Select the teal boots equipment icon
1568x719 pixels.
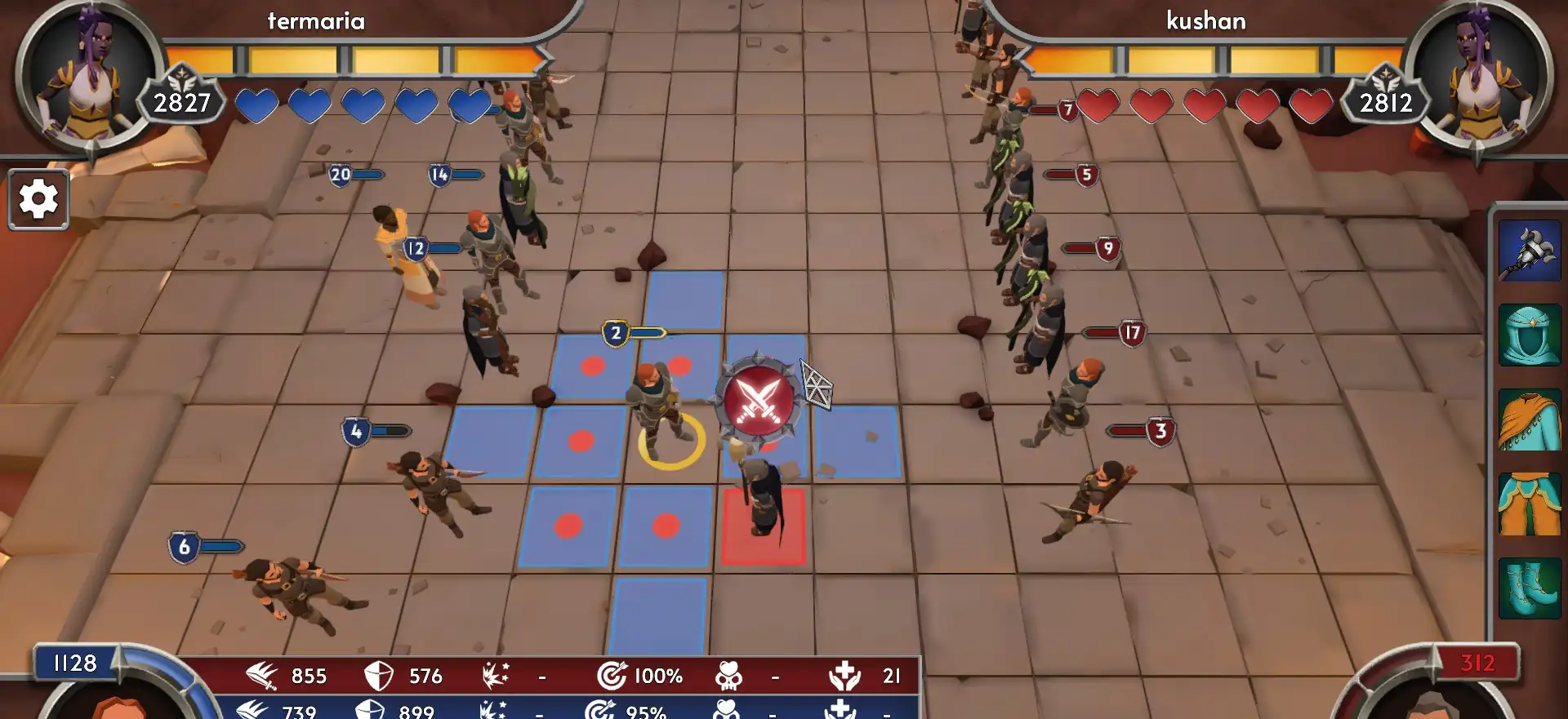click(x=1529, y=589)
